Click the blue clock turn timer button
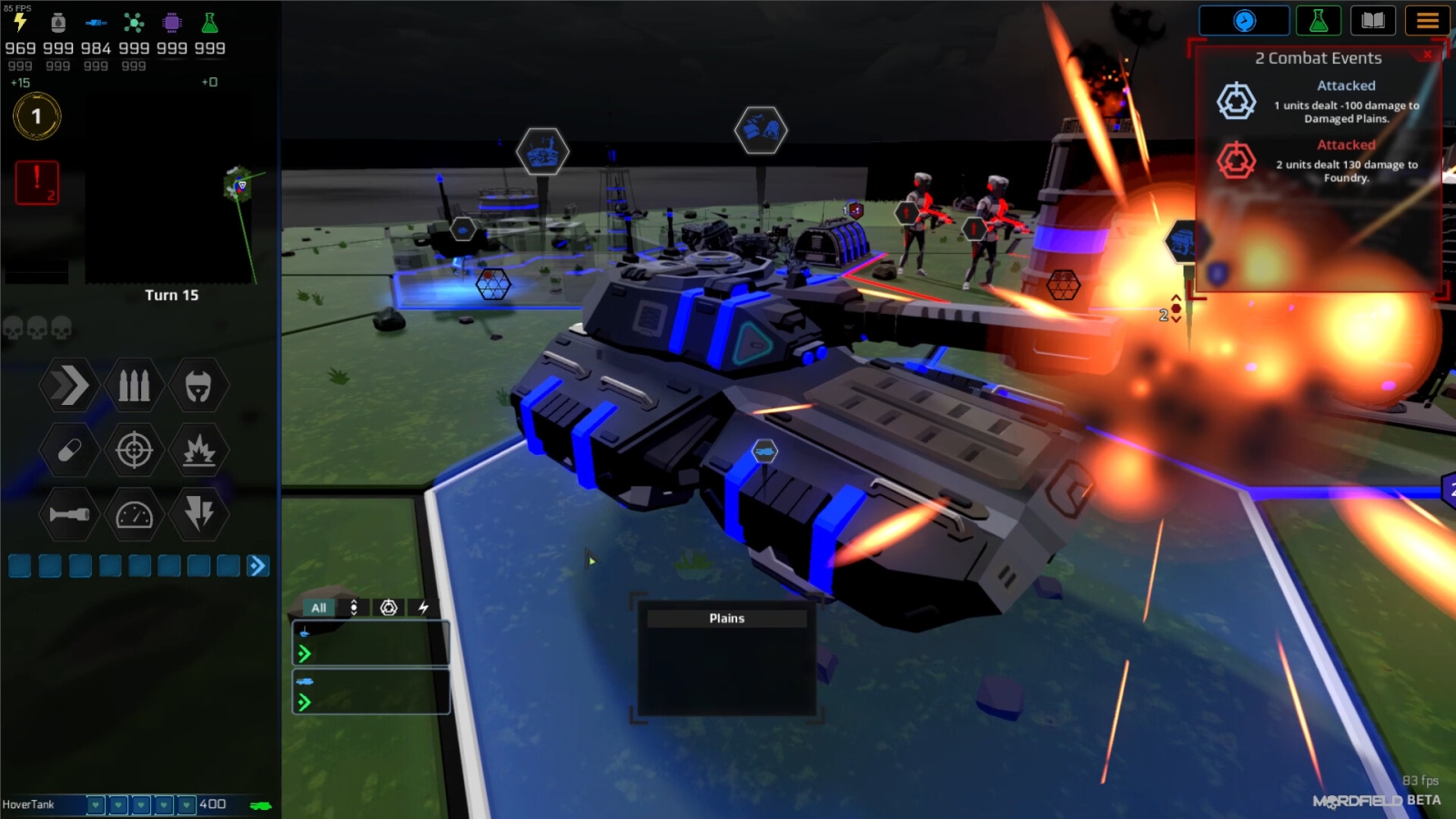Screen dimensions: 1456x819 point(1245,21)
